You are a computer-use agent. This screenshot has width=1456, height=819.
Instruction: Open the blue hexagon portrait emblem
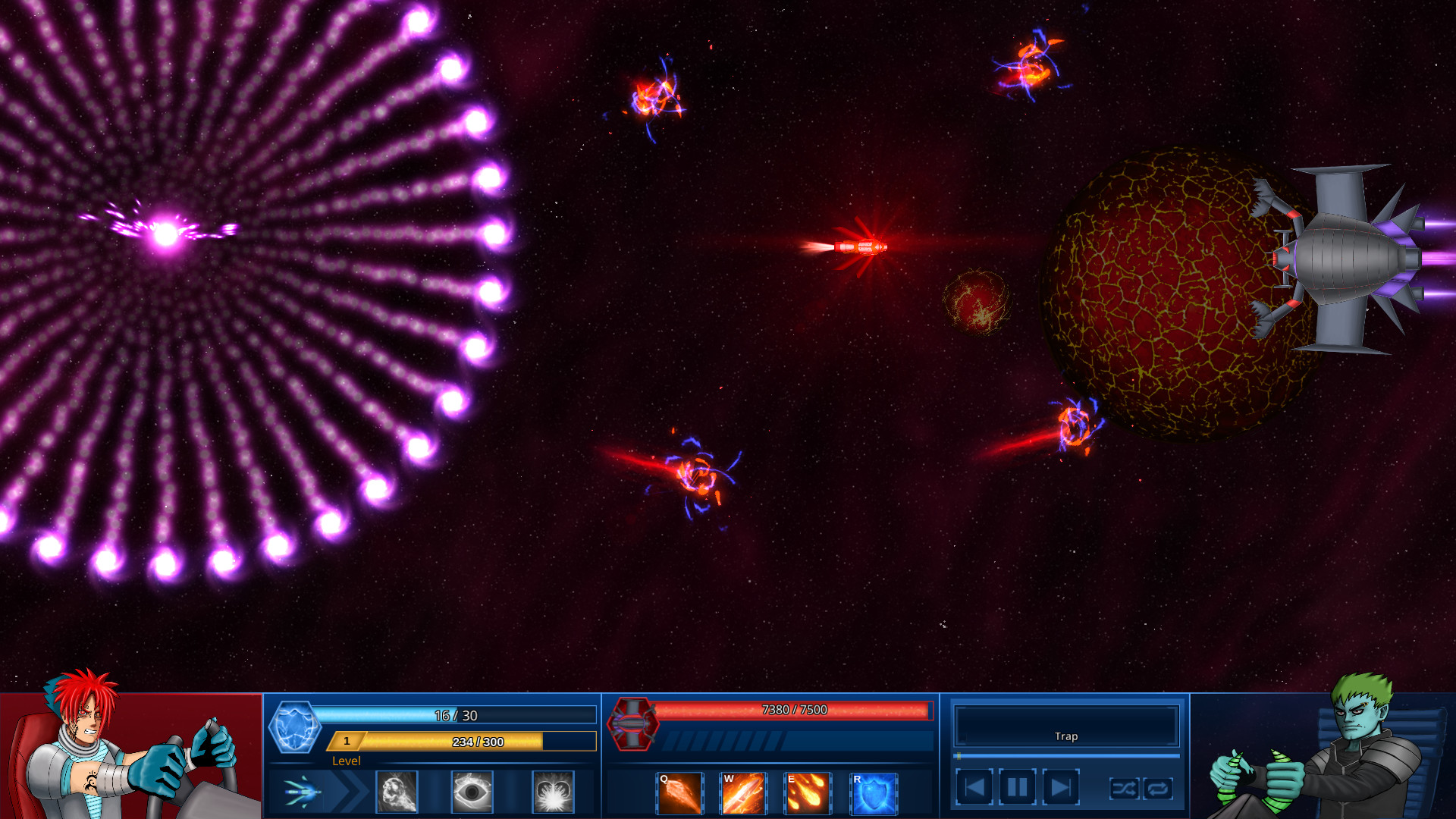tap(296, 726)
